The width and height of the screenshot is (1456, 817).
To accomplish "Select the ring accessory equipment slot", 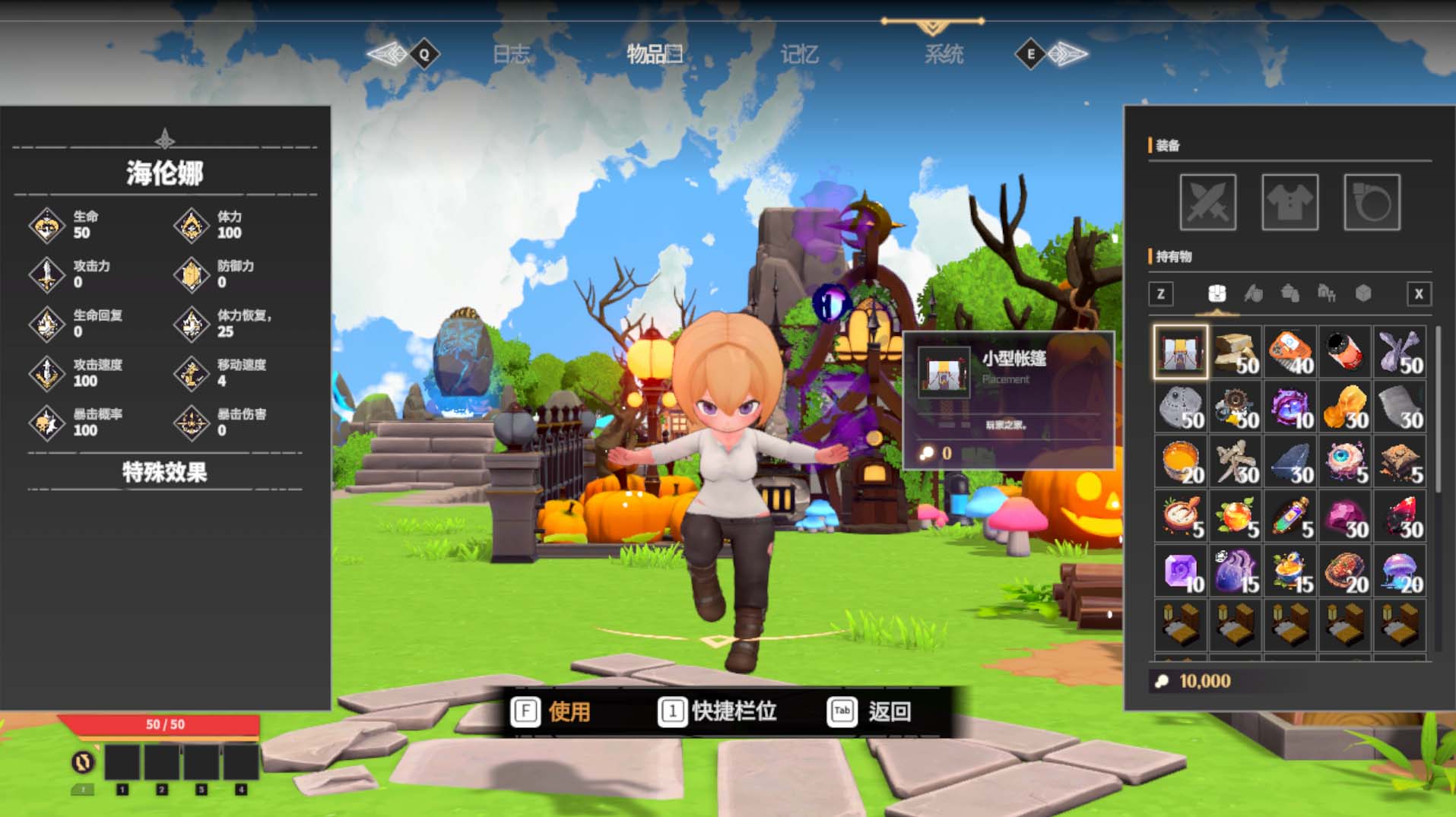I will tap(1372, 202).
